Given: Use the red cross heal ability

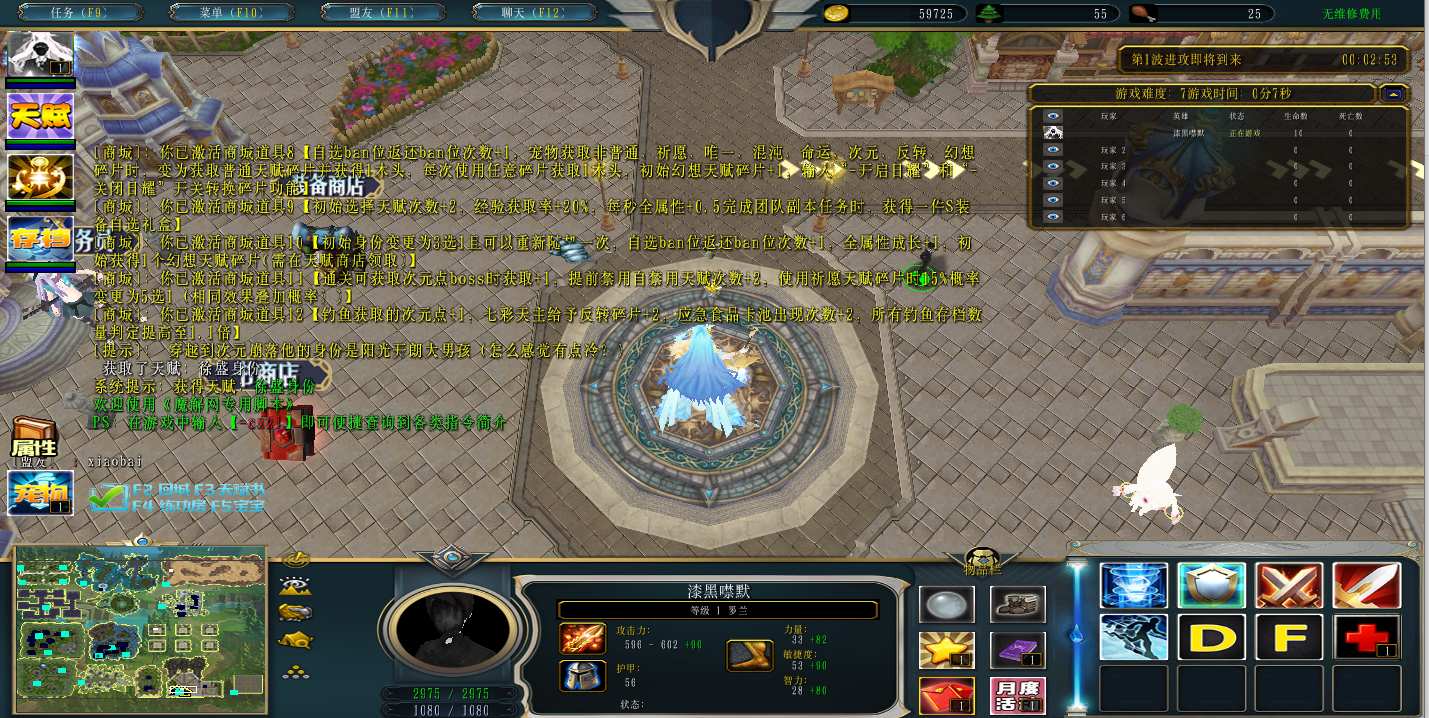Looking at the screenshot, I should pos(1366,637).
